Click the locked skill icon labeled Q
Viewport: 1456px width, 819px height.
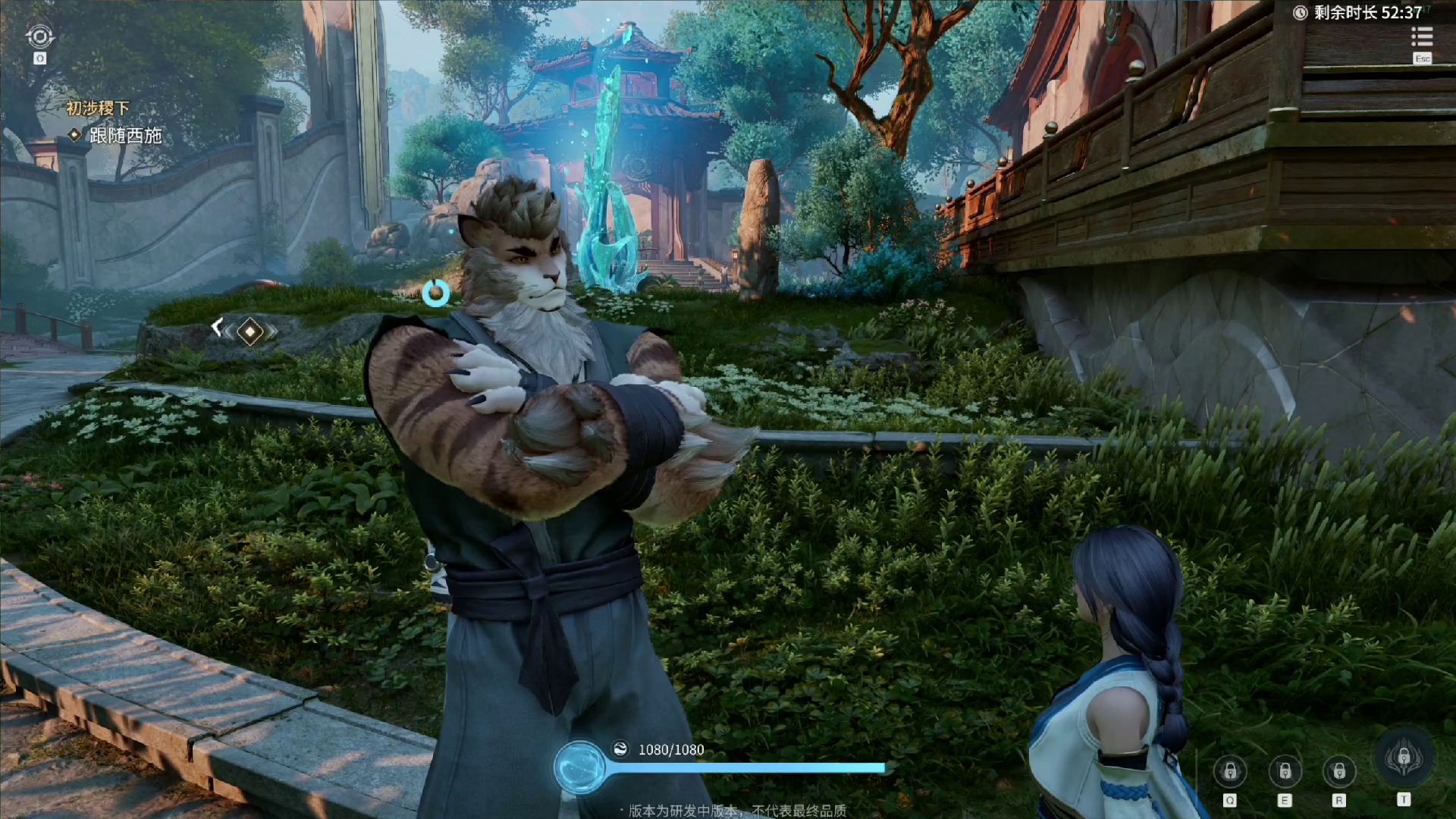1230,772
